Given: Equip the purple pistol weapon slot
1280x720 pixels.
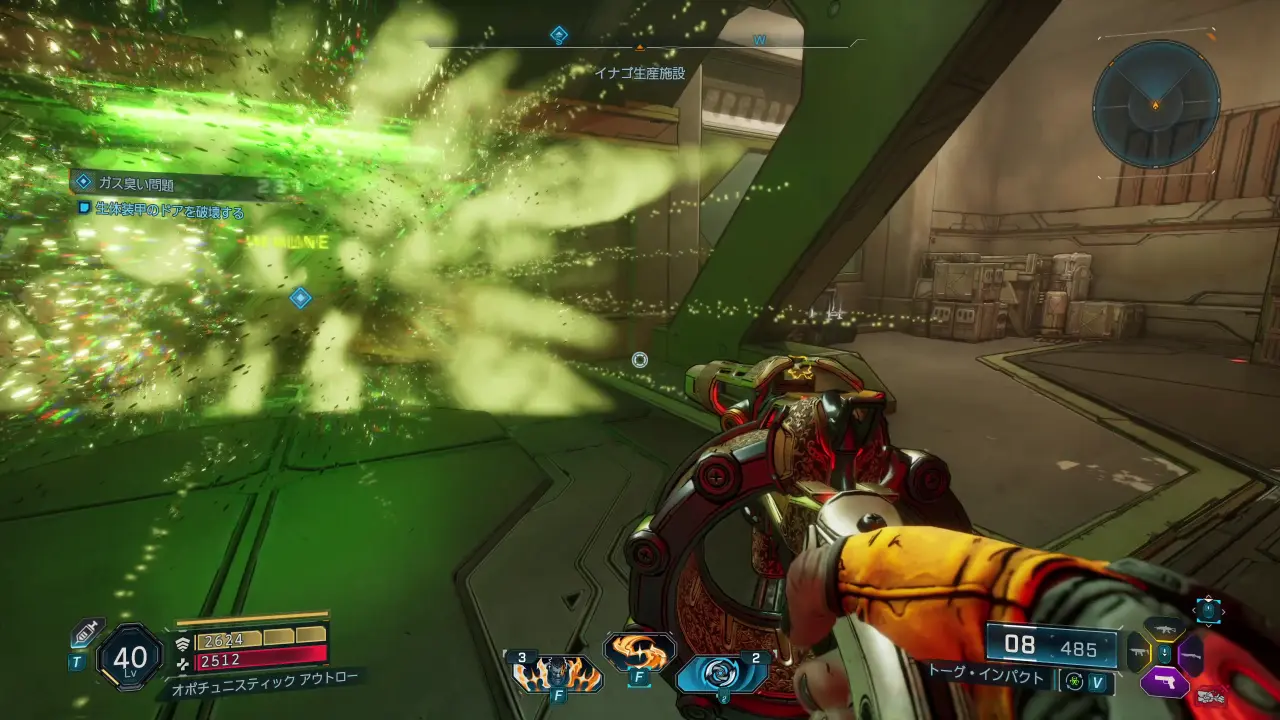Looking at the screenshot, I should pos(1164,682).
